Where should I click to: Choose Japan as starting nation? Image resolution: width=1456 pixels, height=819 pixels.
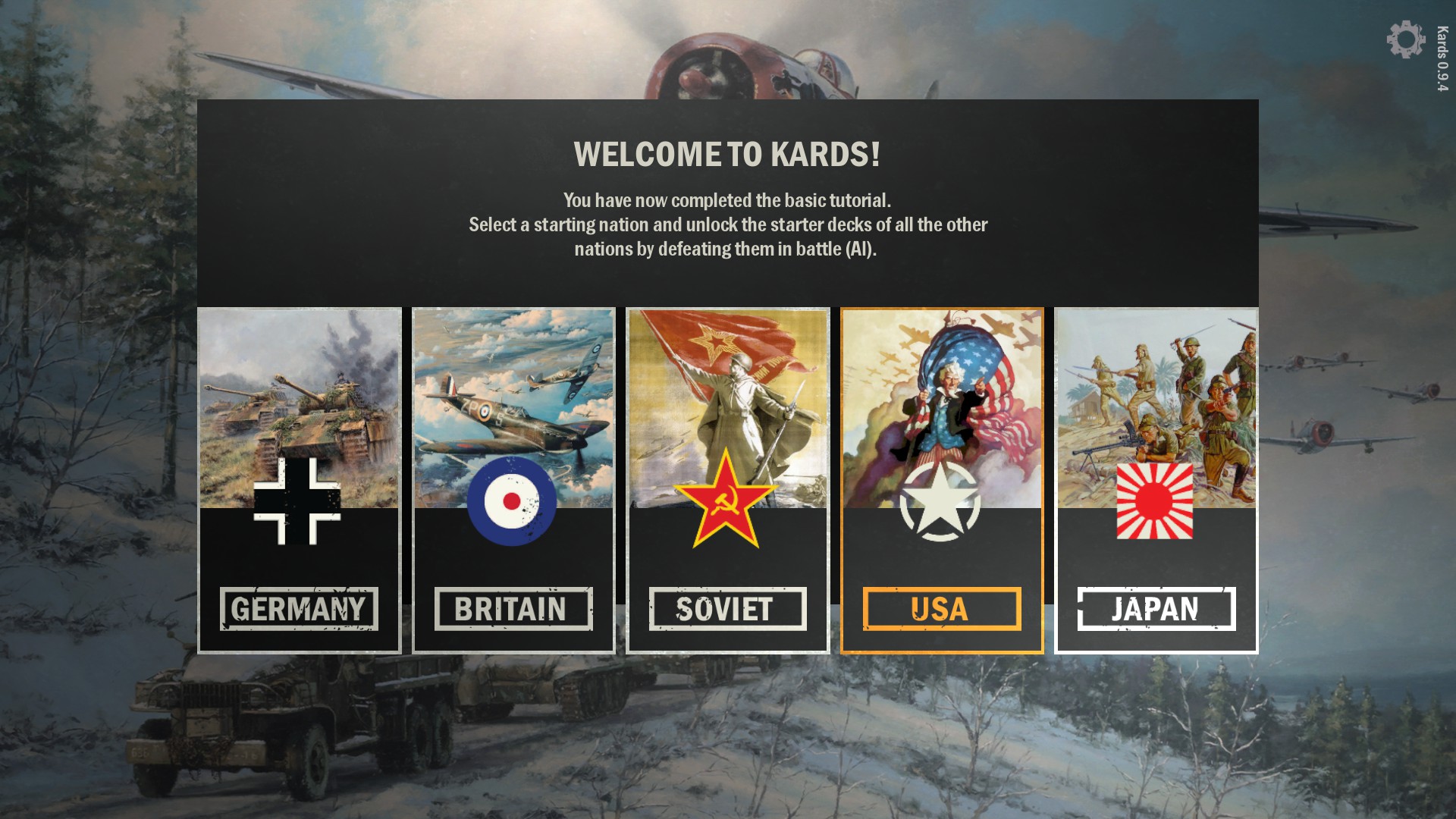(x=1156, y=480)
